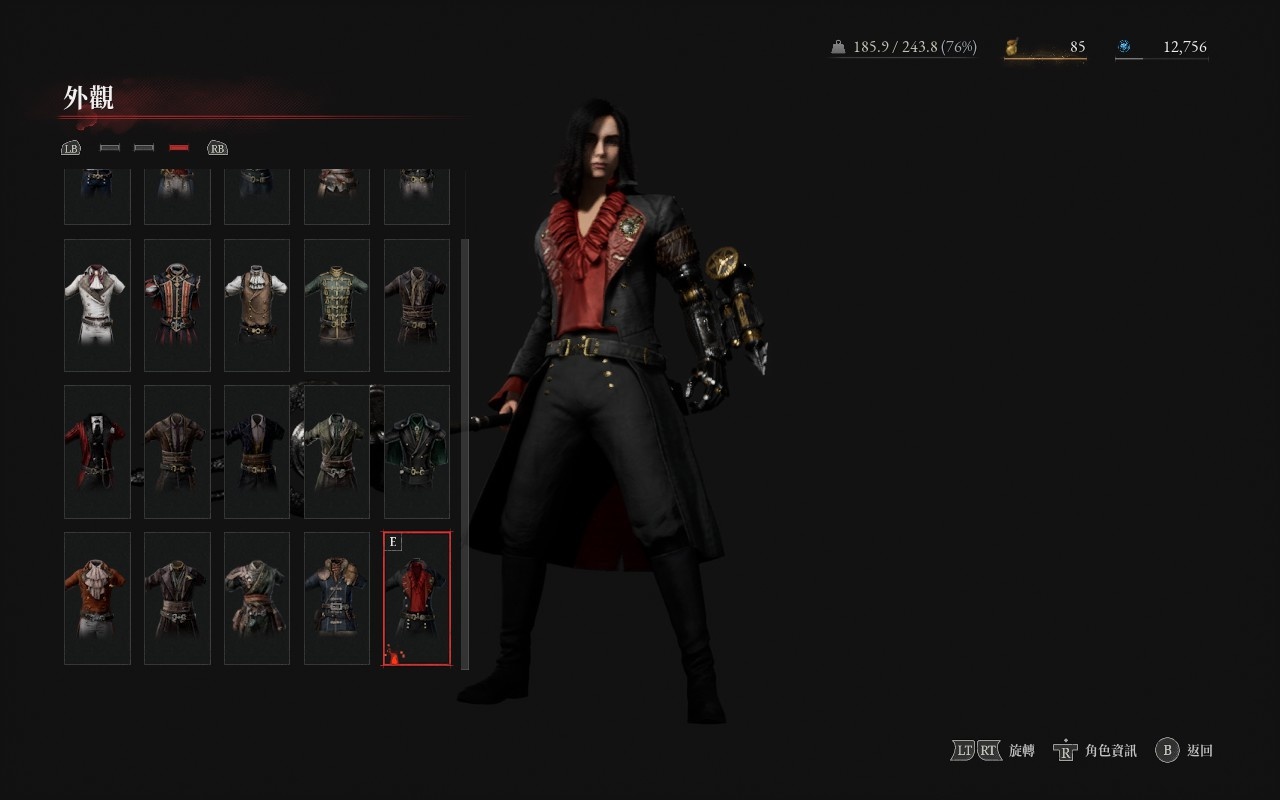
Task: Select the green military jacket with gold clasps
Action: (x=337, y=305)
